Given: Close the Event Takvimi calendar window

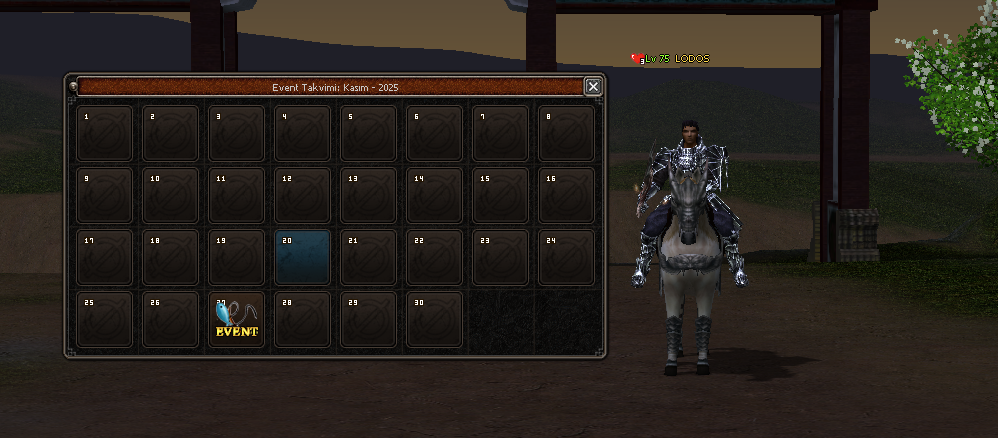Looking at the screenshot, I should point(593,87).
